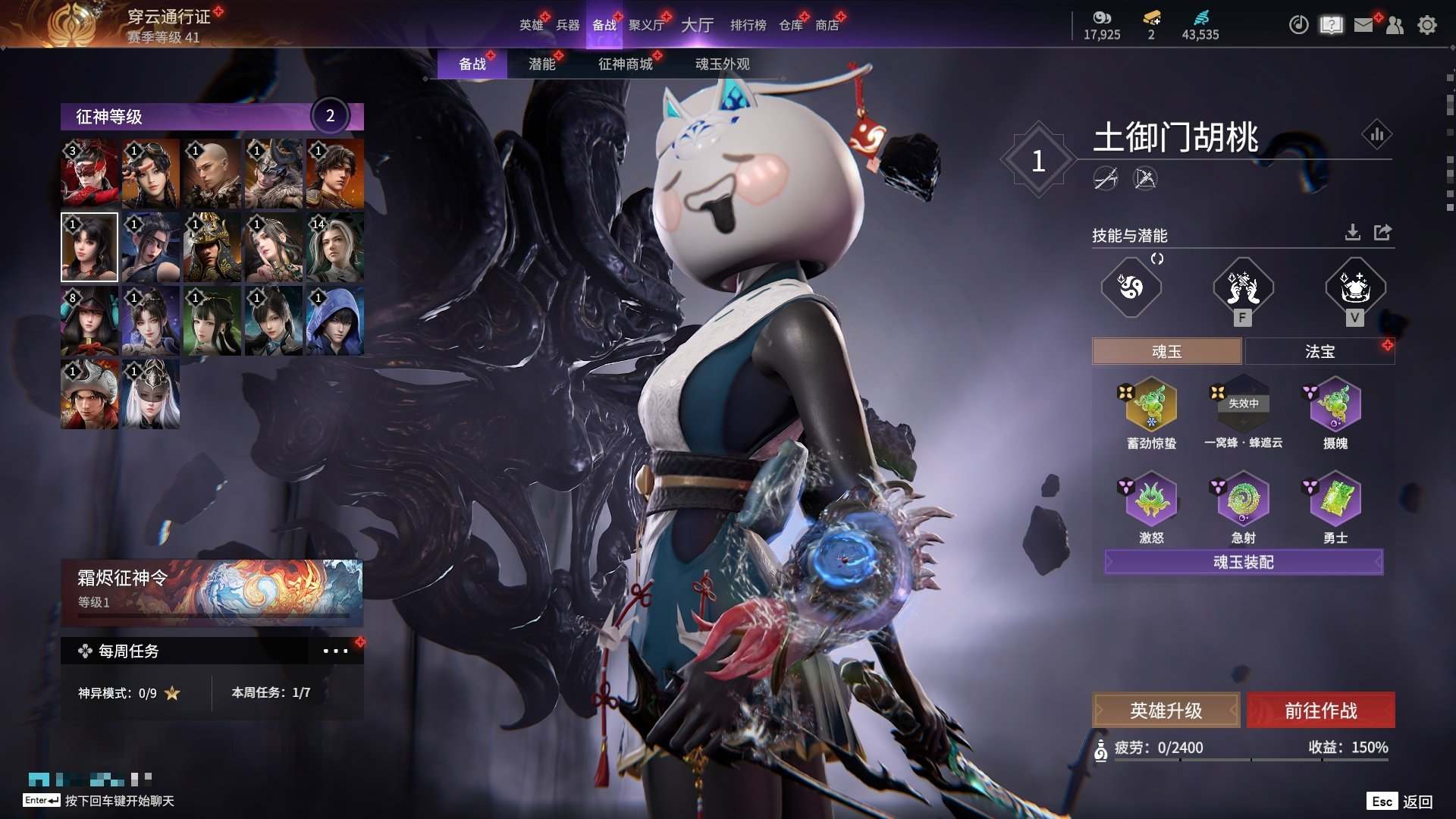Image resolution: width=1456 pixels, height=819 pixels.
Task: Open the 魂玉装配 jade equip panel
Action: click(x=1244, y=562)
